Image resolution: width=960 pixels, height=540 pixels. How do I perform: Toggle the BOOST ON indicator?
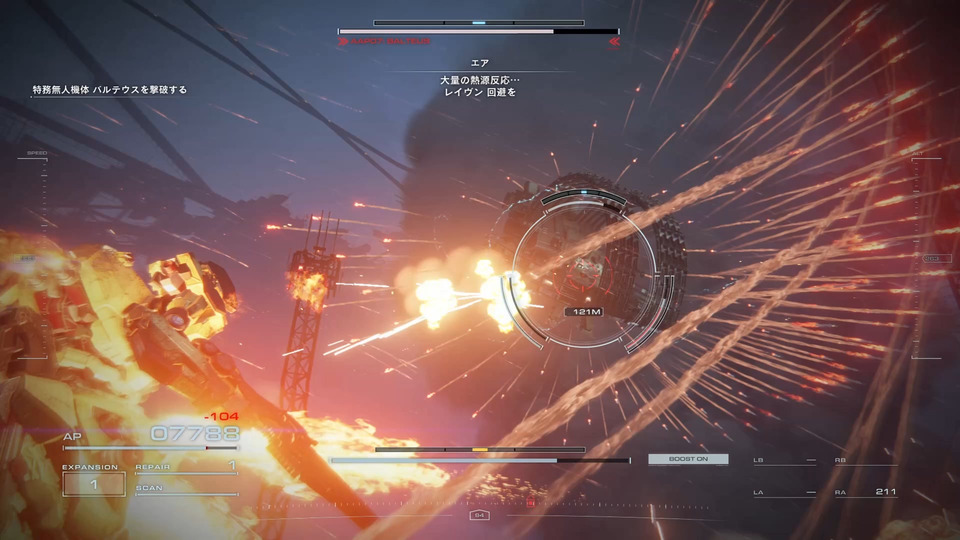[x=688, y=459]
